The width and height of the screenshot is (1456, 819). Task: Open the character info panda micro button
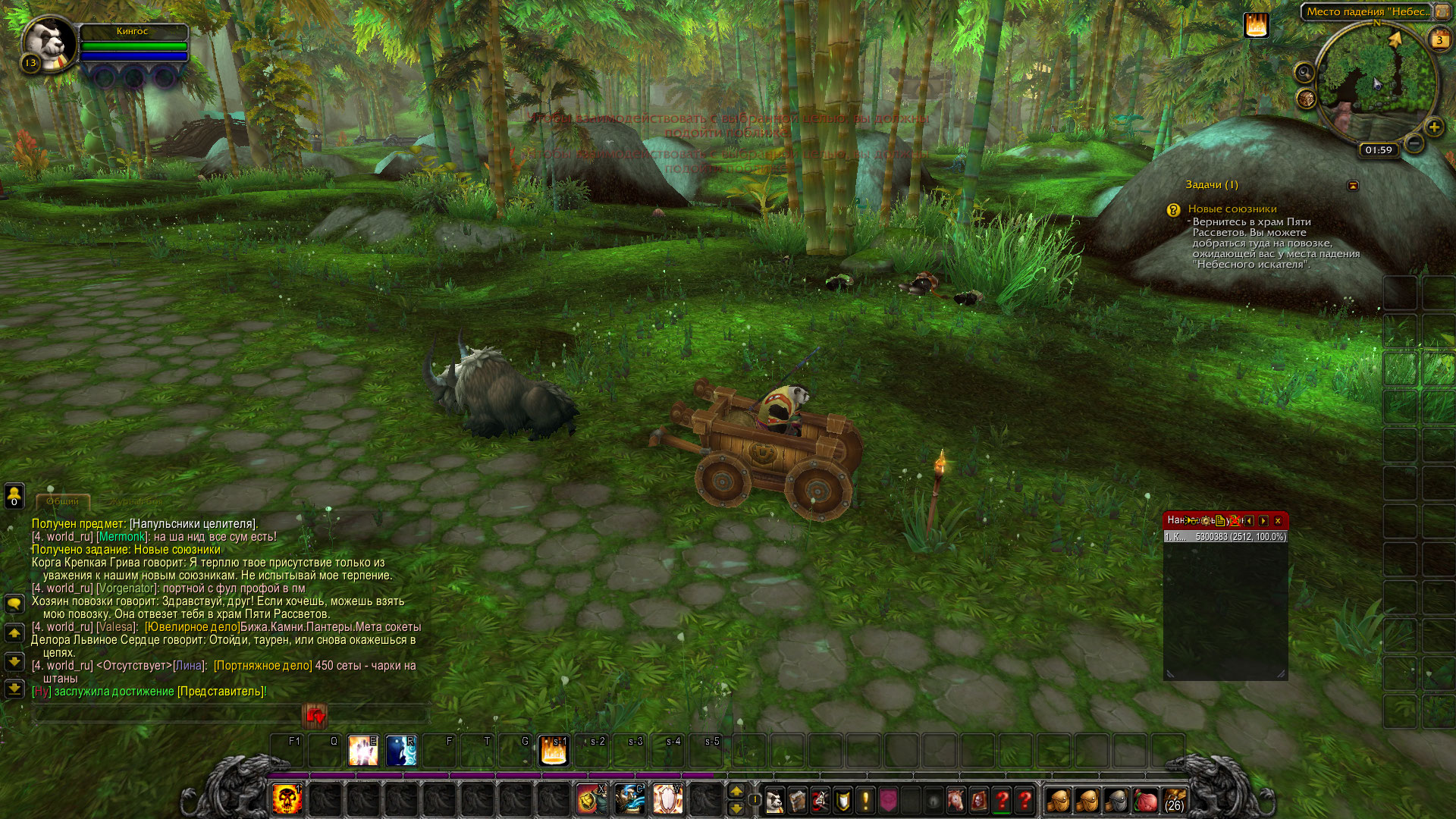click(774, 801)
